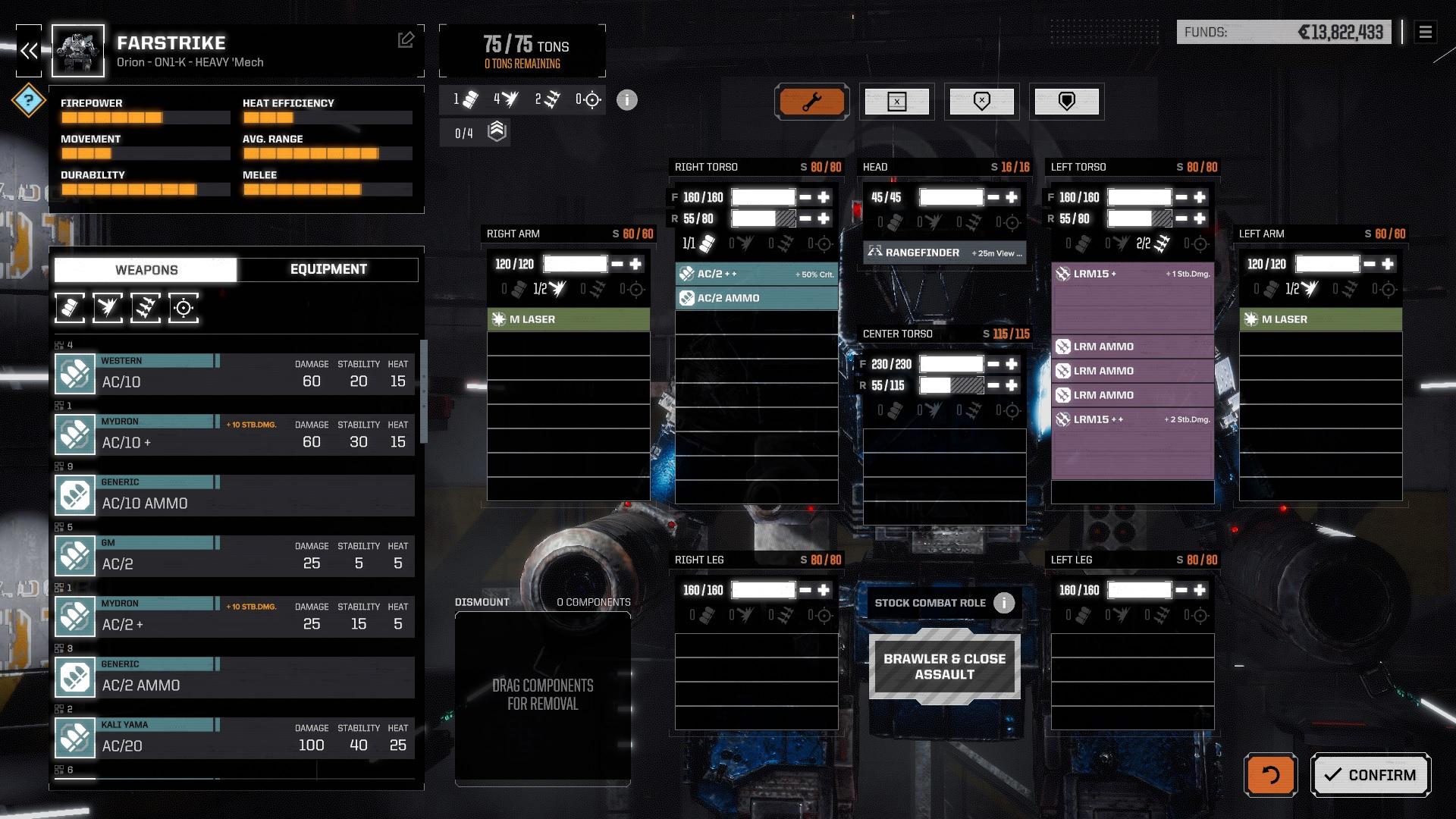Click the LRM15++ in the left torso
Screen dimensions: 1456x819
(x=1132, y=419)
